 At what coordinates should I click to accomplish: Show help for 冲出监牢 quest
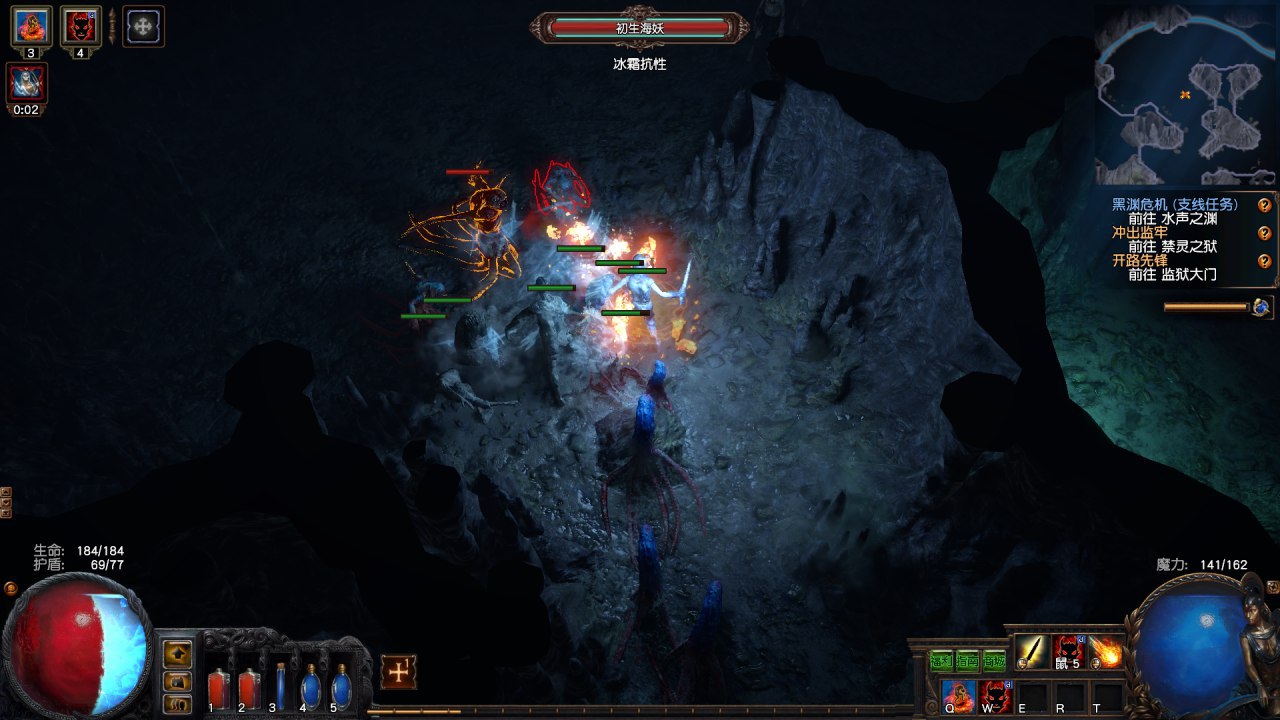(x=1264, y=233)
